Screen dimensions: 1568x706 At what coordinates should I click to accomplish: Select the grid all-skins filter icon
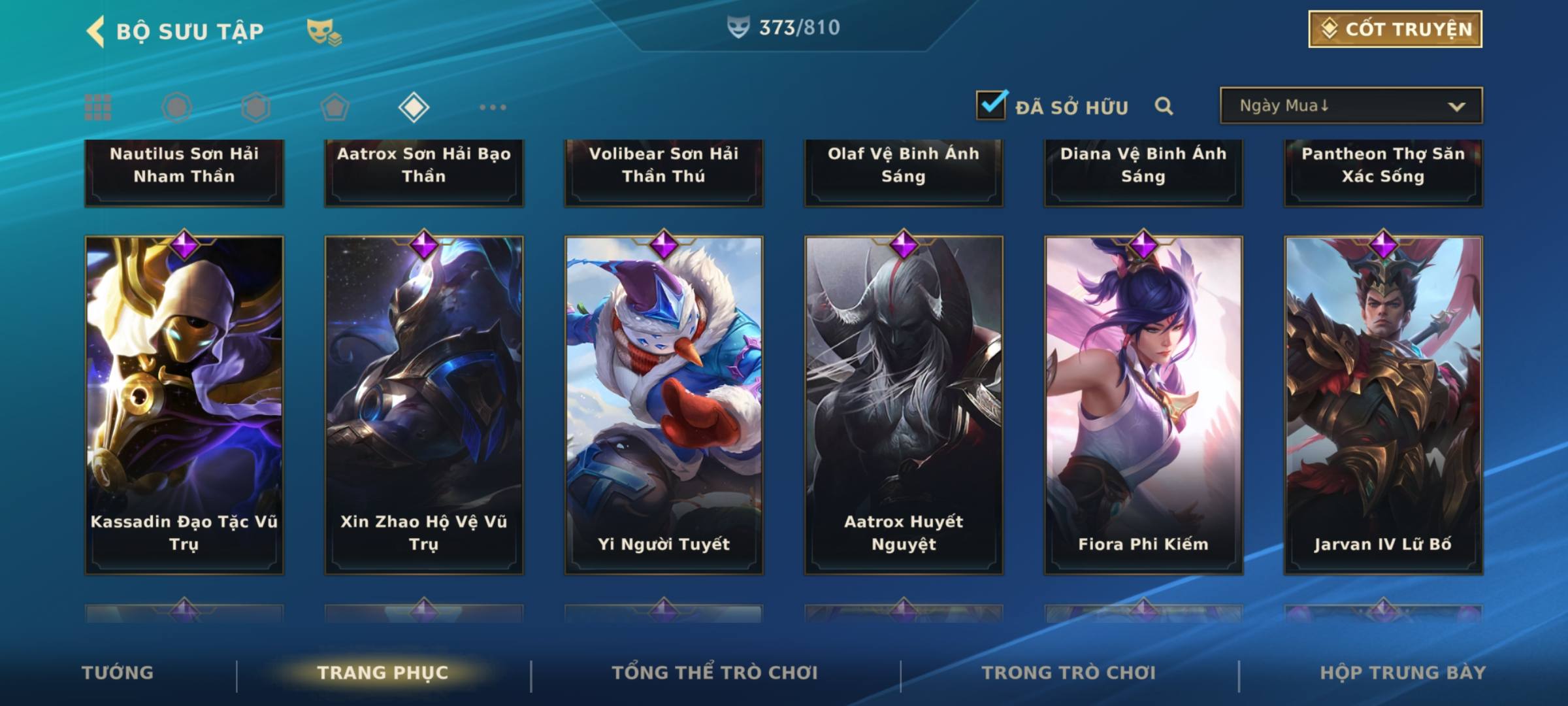98,107
